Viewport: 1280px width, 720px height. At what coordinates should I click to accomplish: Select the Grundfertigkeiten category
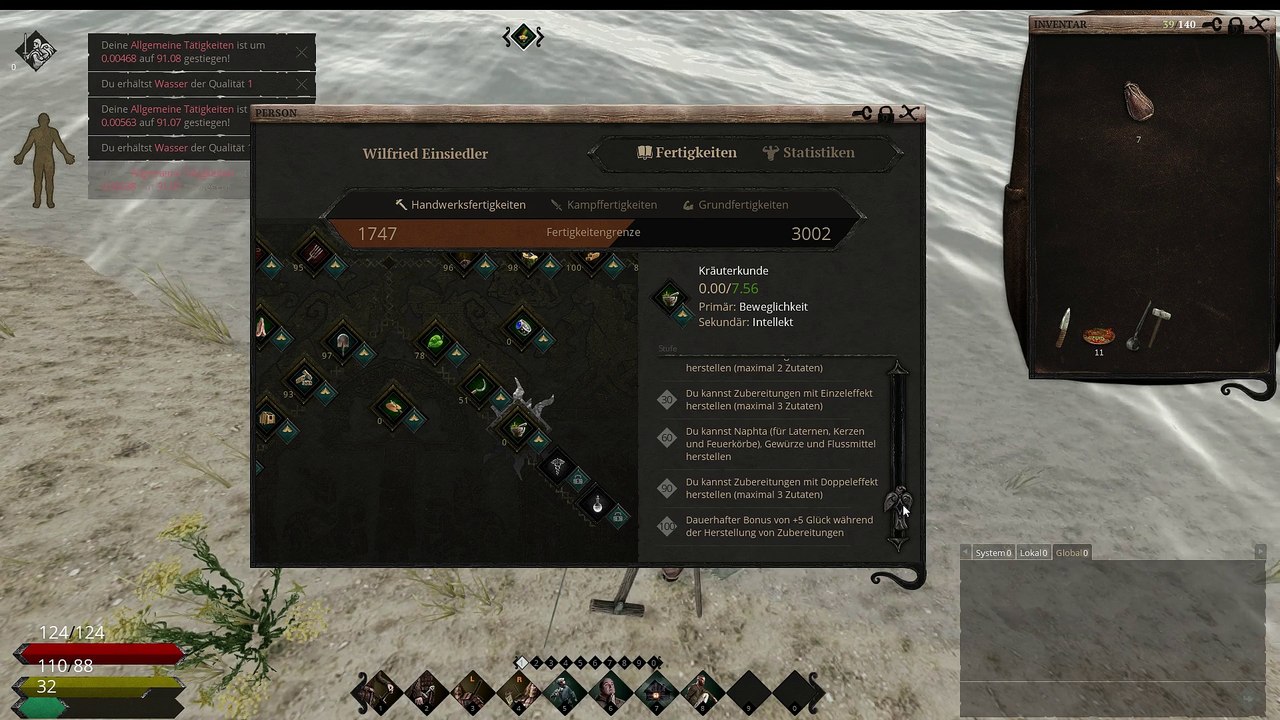735,205
